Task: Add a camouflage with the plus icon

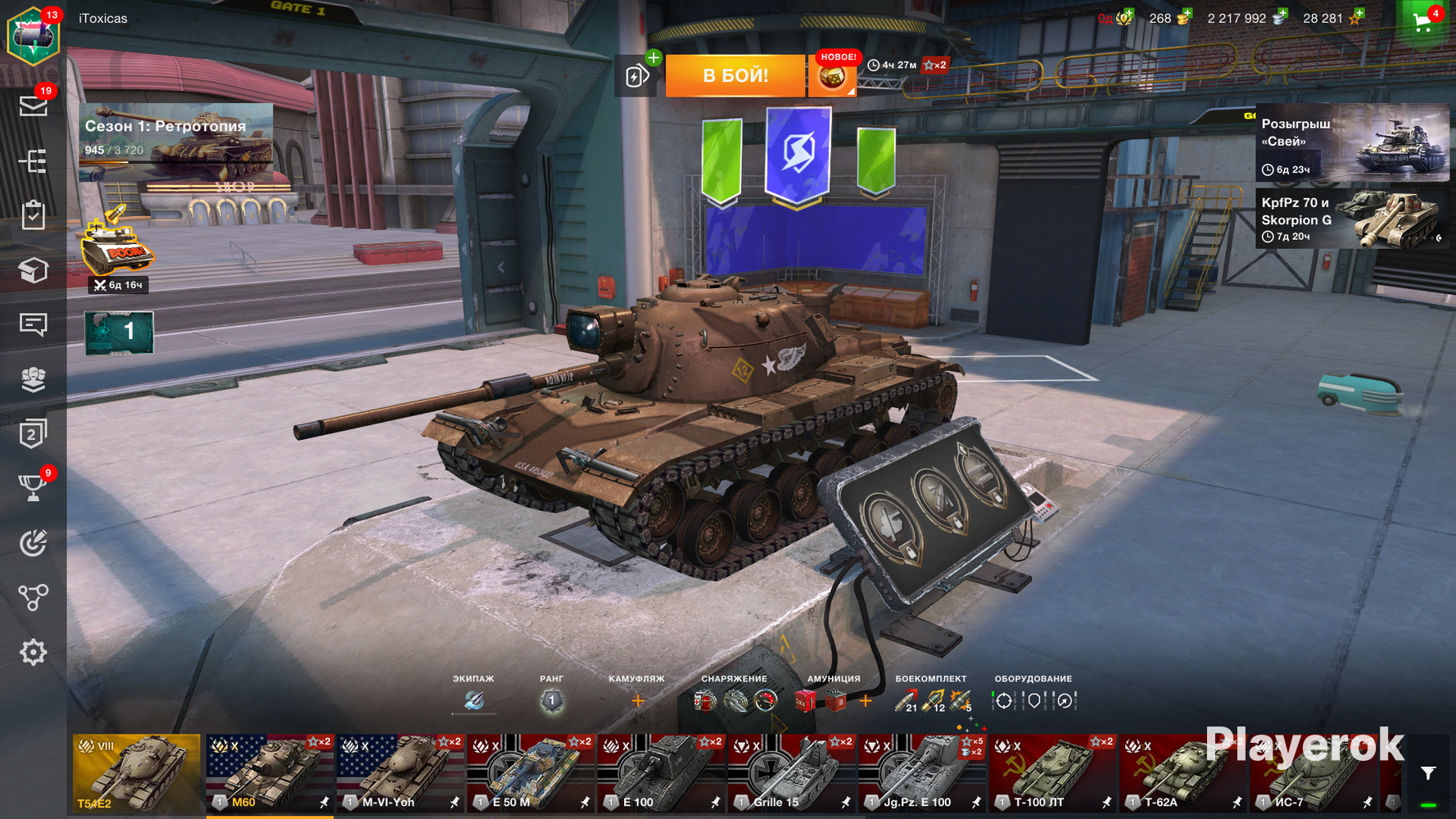Action: (x=637, y=701)
